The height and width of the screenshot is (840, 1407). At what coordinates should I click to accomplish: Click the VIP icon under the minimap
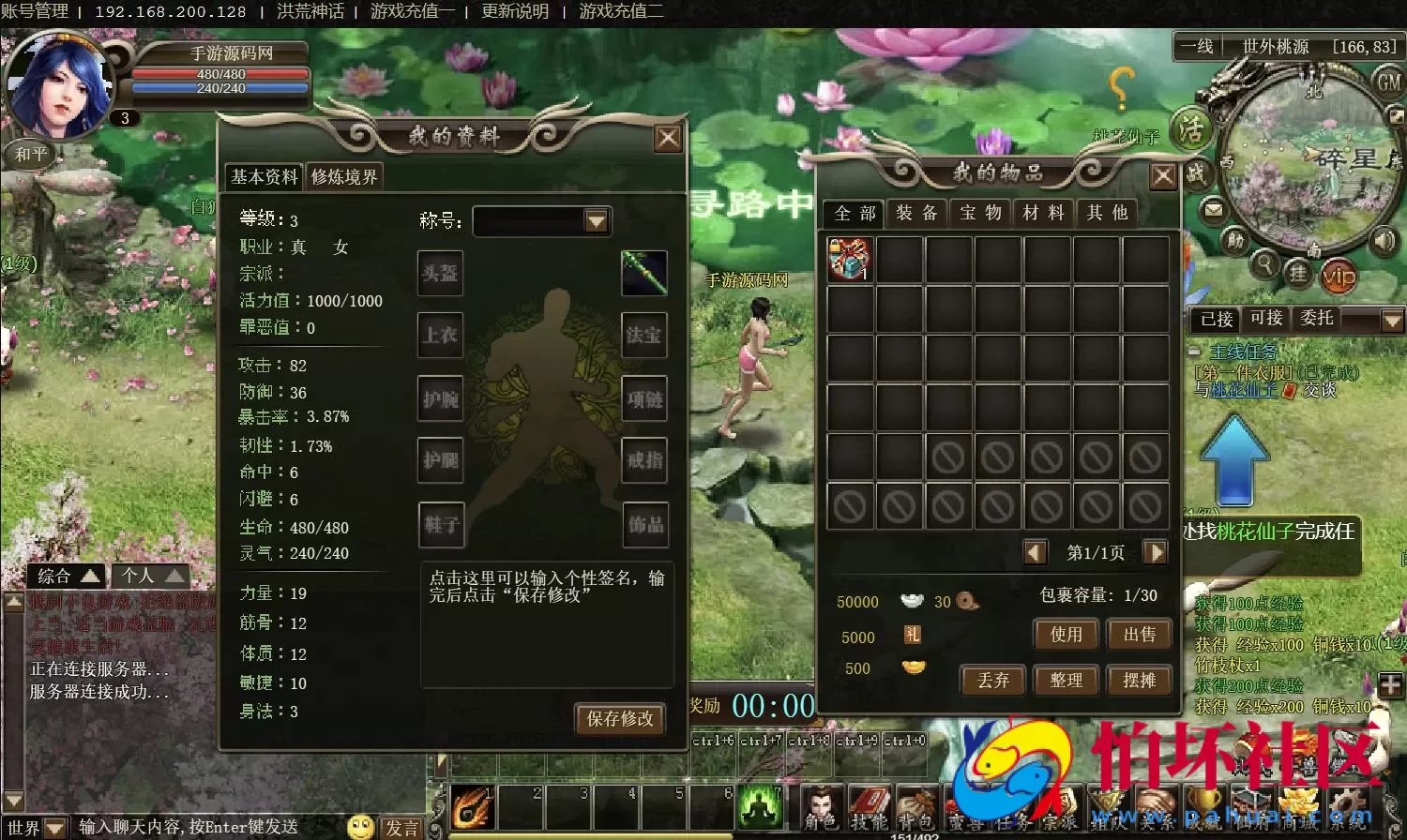click(x=1339, y=276)
